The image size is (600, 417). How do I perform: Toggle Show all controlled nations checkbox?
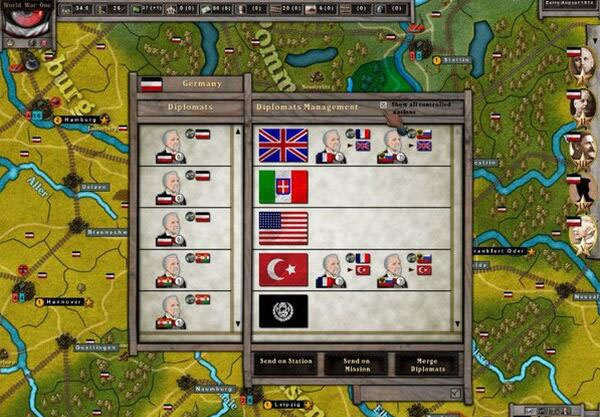click(384, 105)
